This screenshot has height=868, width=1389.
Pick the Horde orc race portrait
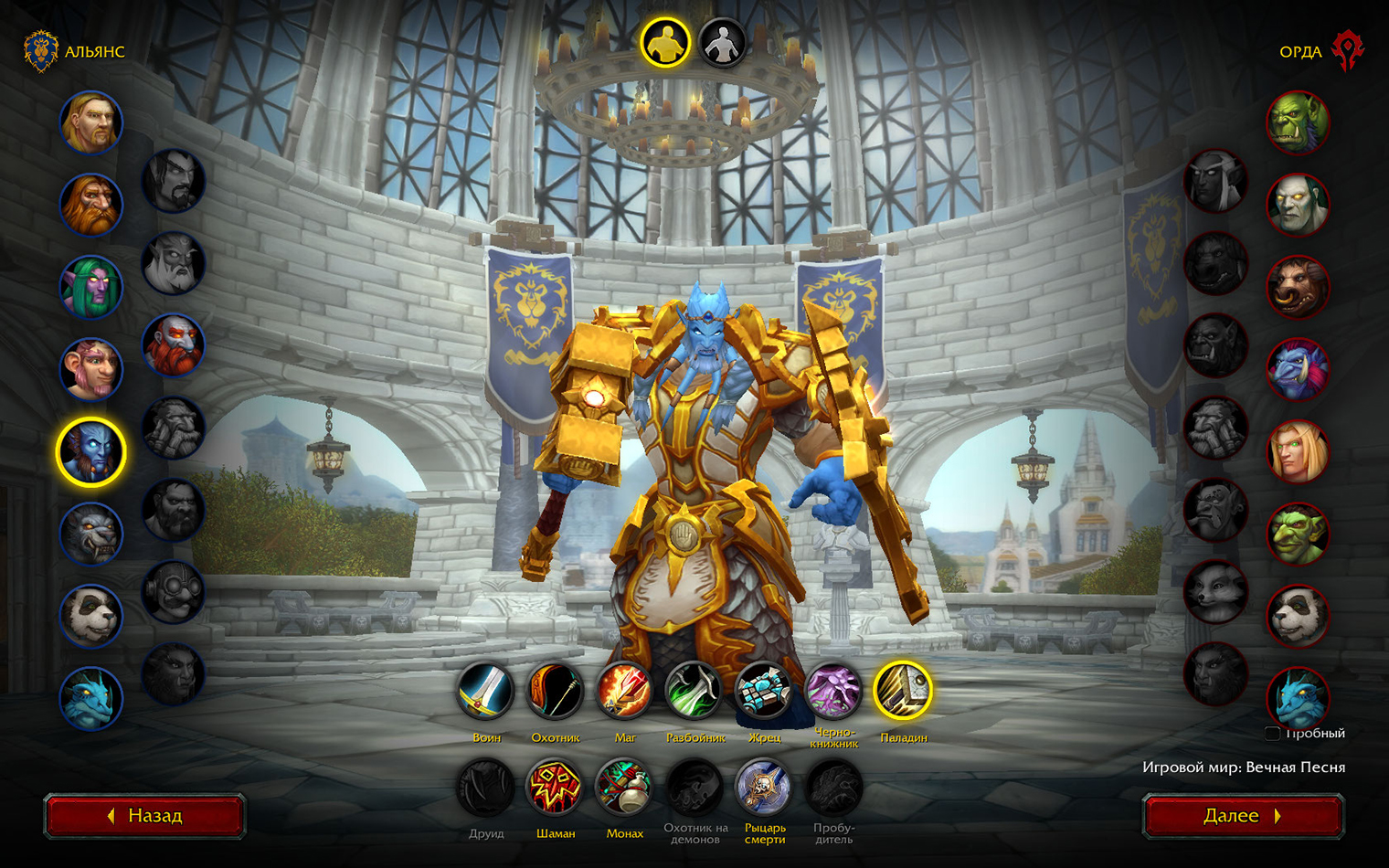1298,123
